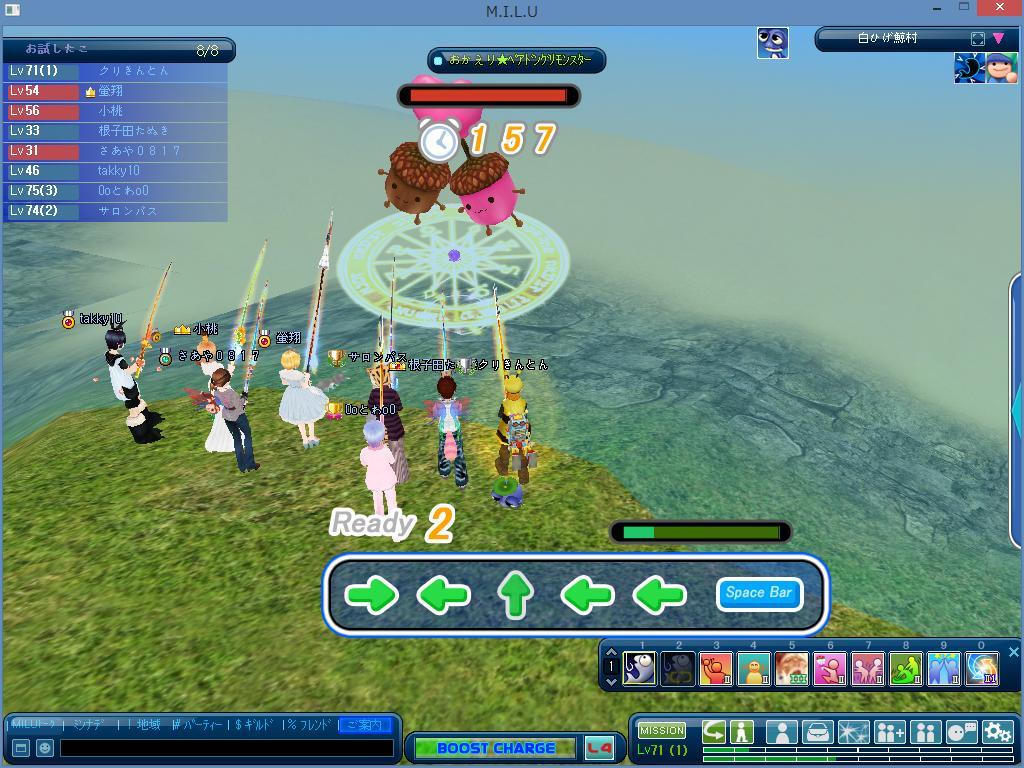Click the chat text input box
Viewport: 1024px width, 768px height.
click(x=226, y=747)
